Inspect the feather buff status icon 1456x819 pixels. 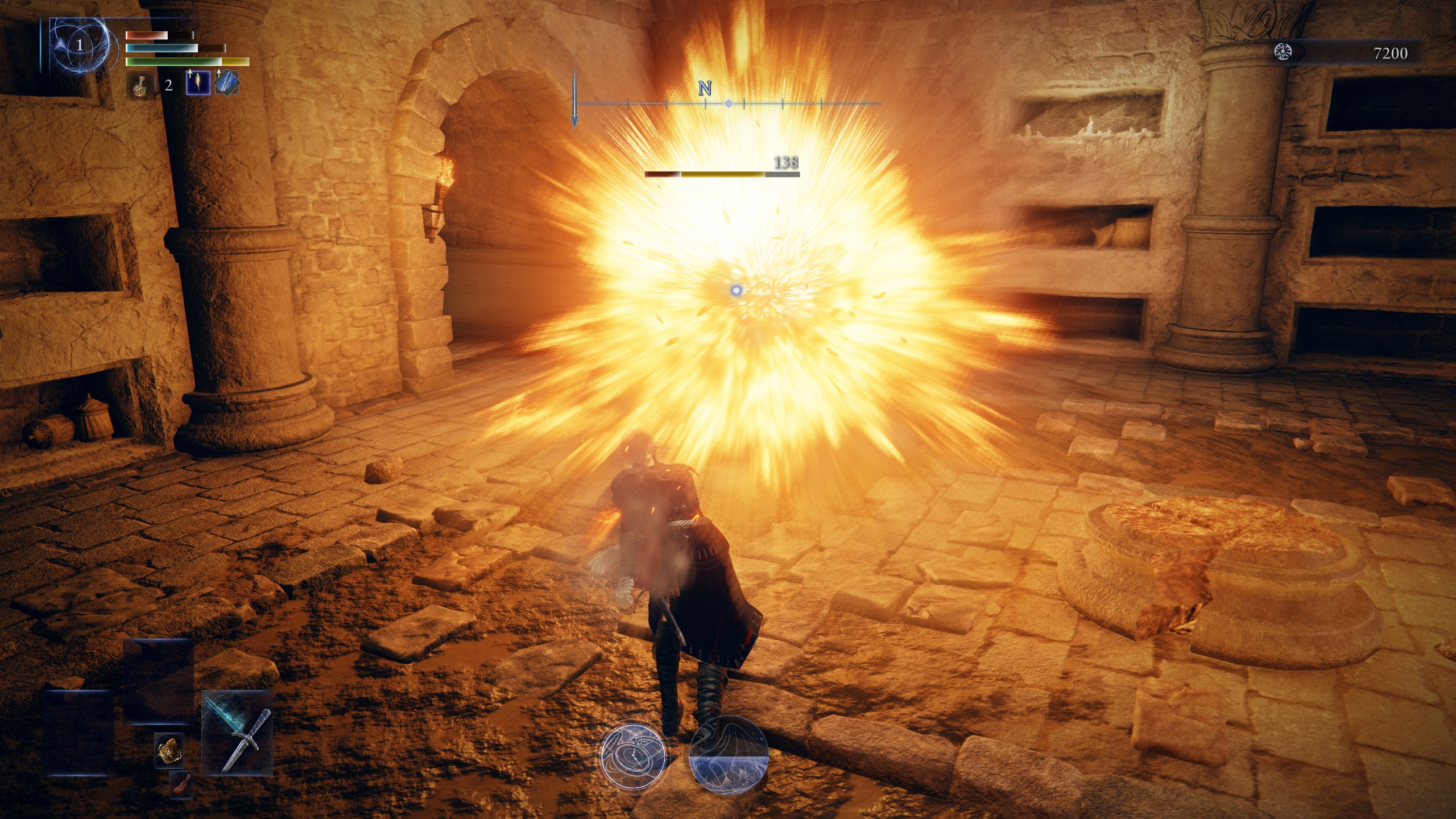(x=198, y=83)
